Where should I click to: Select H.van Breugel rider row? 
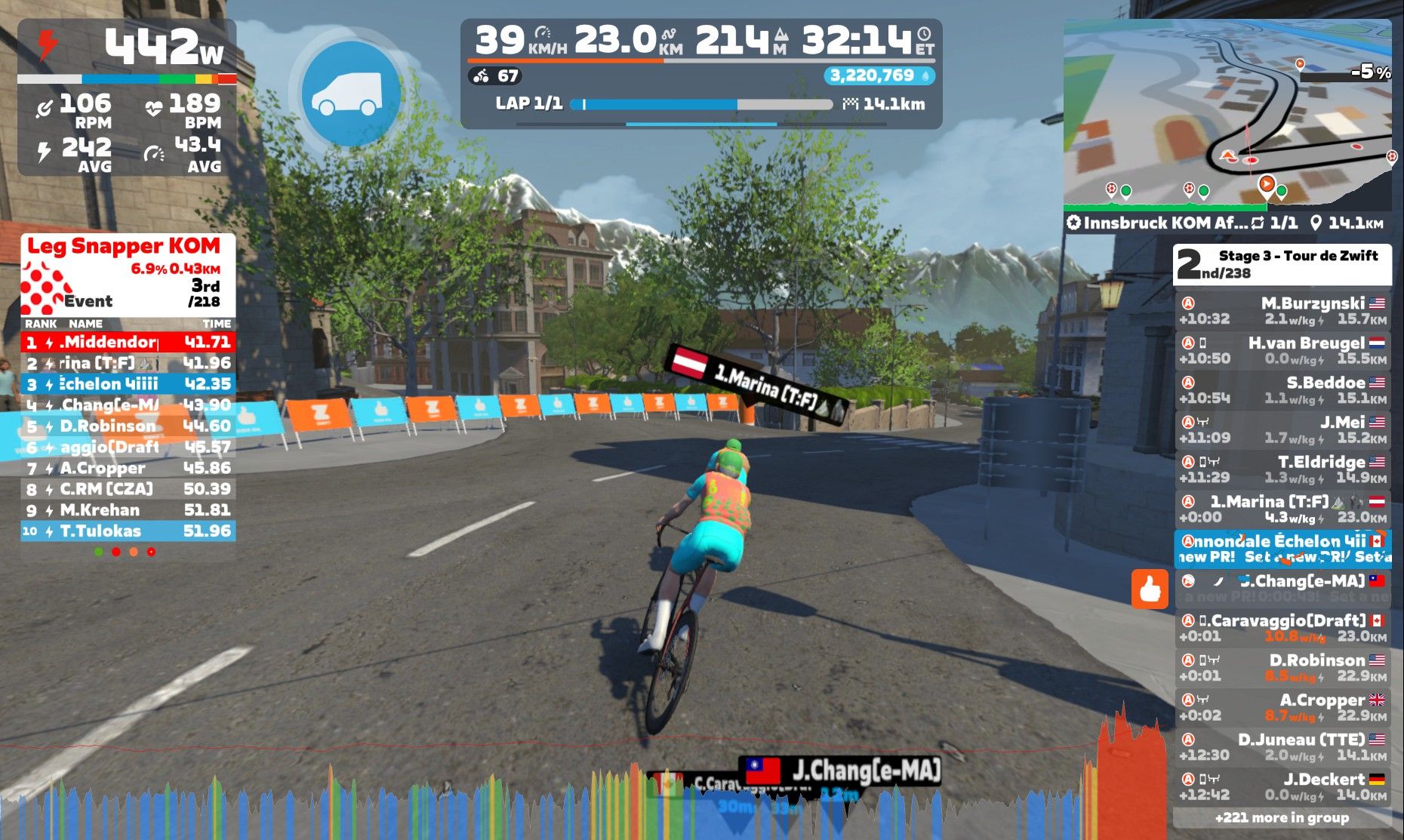1282,350
